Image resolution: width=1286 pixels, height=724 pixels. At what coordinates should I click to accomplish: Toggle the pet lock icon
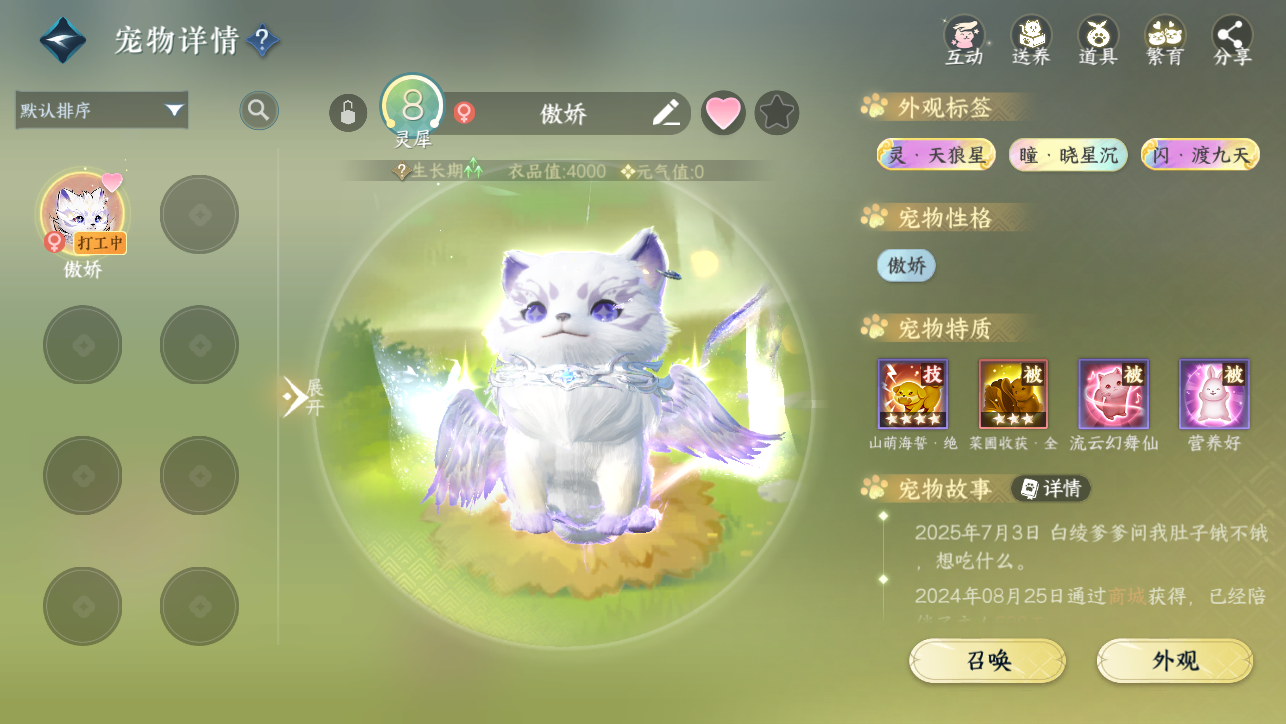[348, 112]
